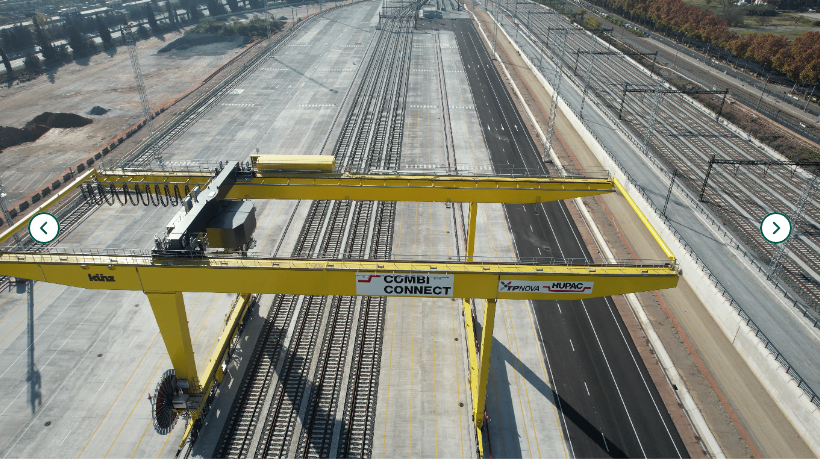The image size is (820, 459).
Task: Go to the previous image with left arrow
Action: (x=43, y=228)
